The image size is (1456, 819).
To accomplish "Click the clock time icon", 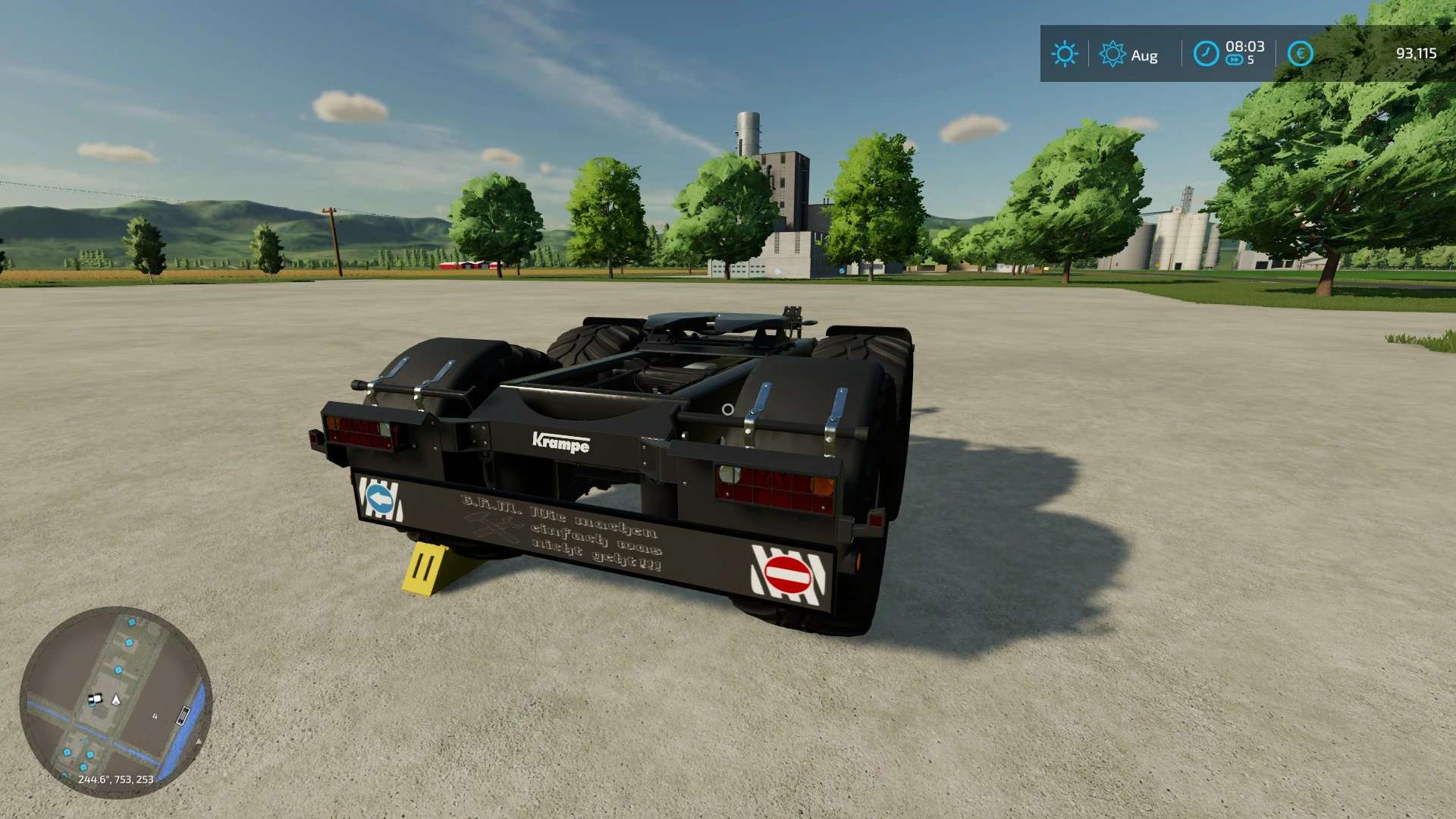I will [x=1206, y=54].
